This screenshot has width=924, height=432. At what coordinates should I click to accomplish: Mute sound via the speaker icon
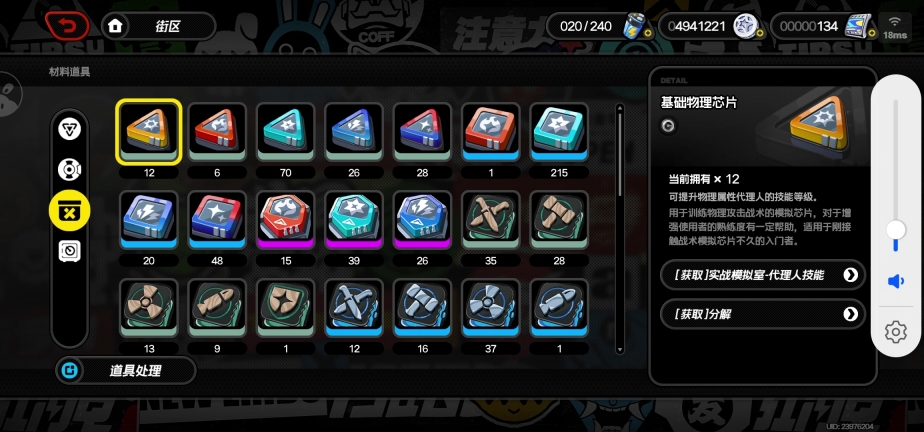pos(896,282)
